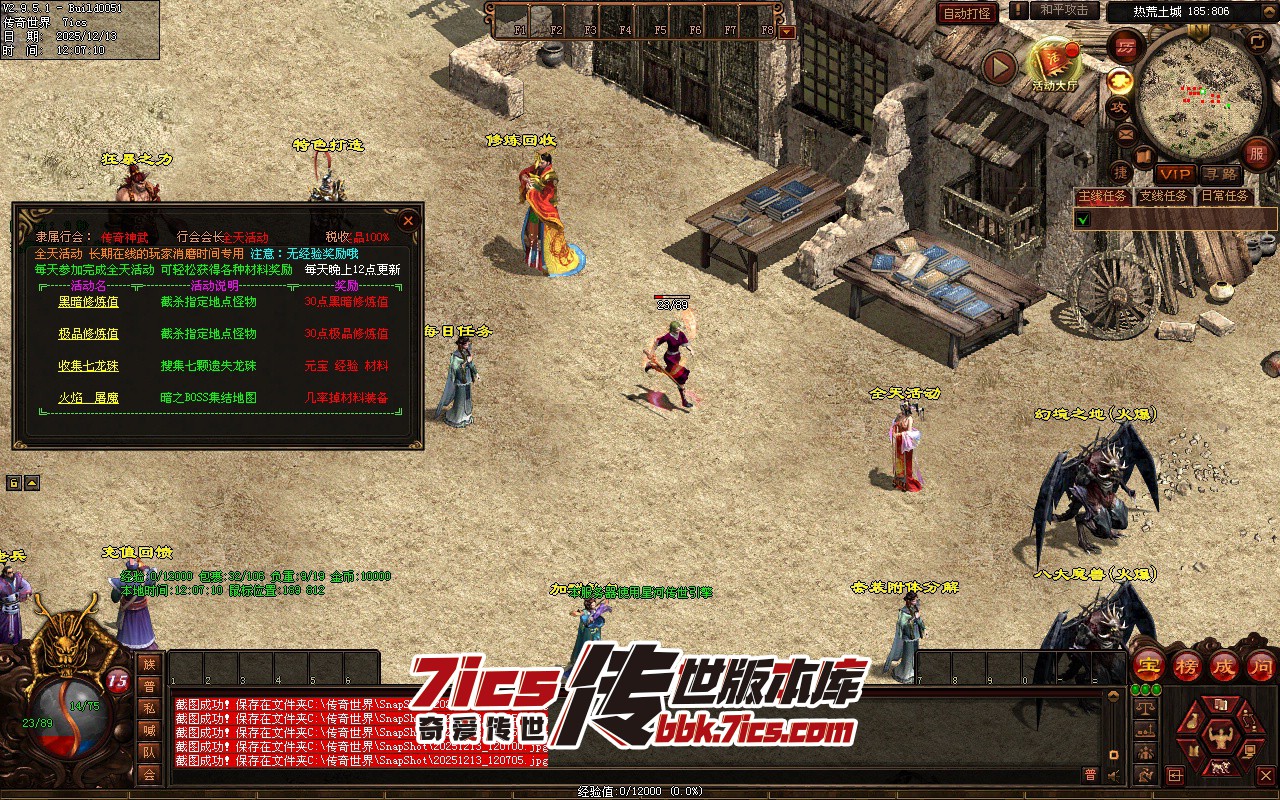The image size is (1280, 800).
Task: Open the 黑暗修炼值 activity link
Action: tap(88, 302)
